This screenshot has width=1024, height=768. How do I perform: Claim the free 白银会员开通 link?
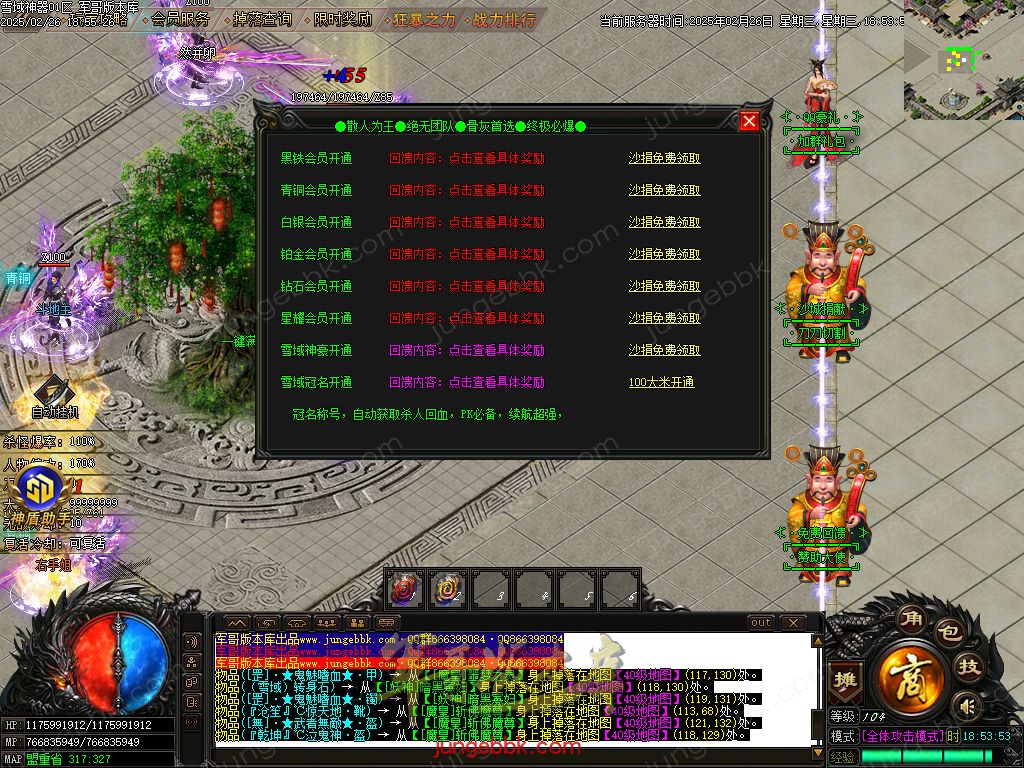[x=664, y=222]
